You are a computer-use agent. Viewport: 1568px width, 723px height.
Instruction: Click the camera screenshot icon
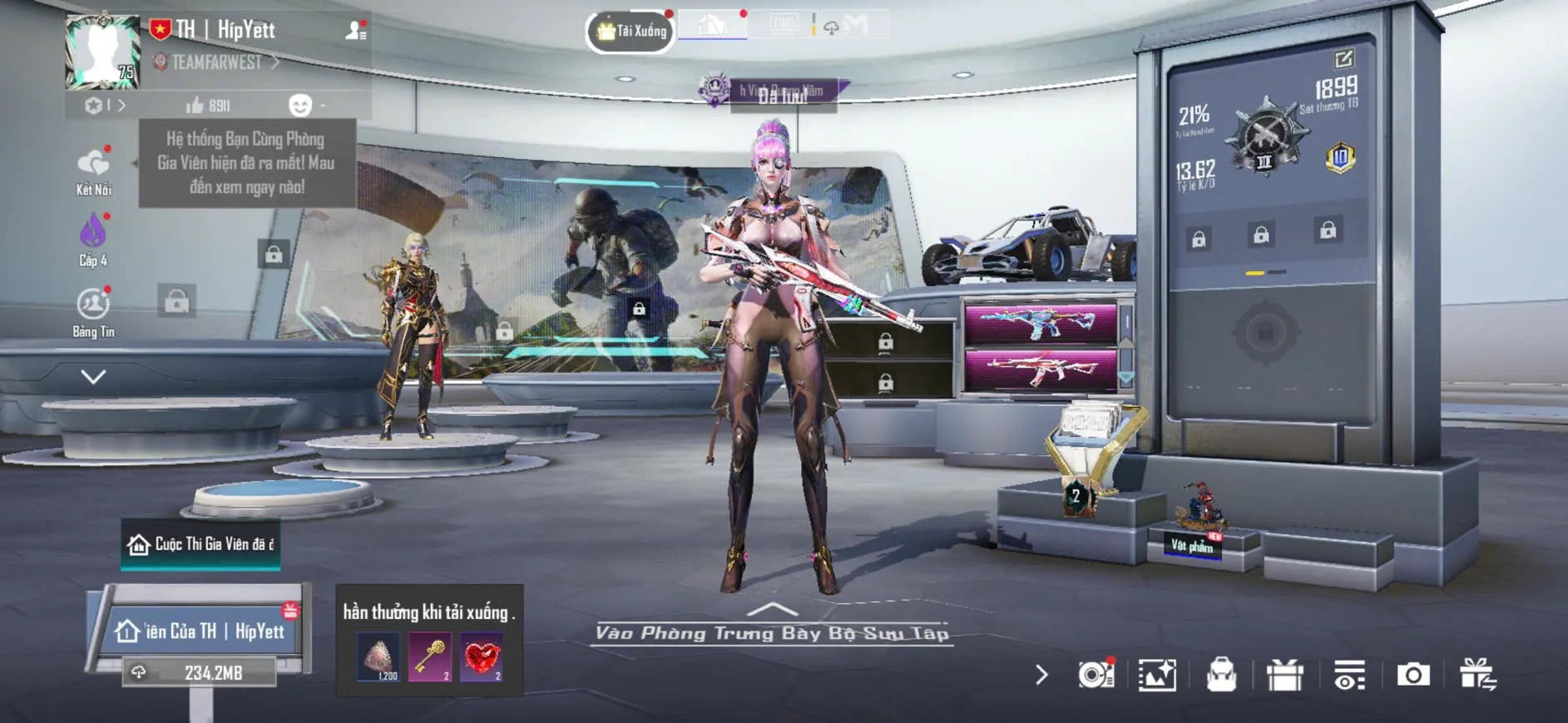1412,675
